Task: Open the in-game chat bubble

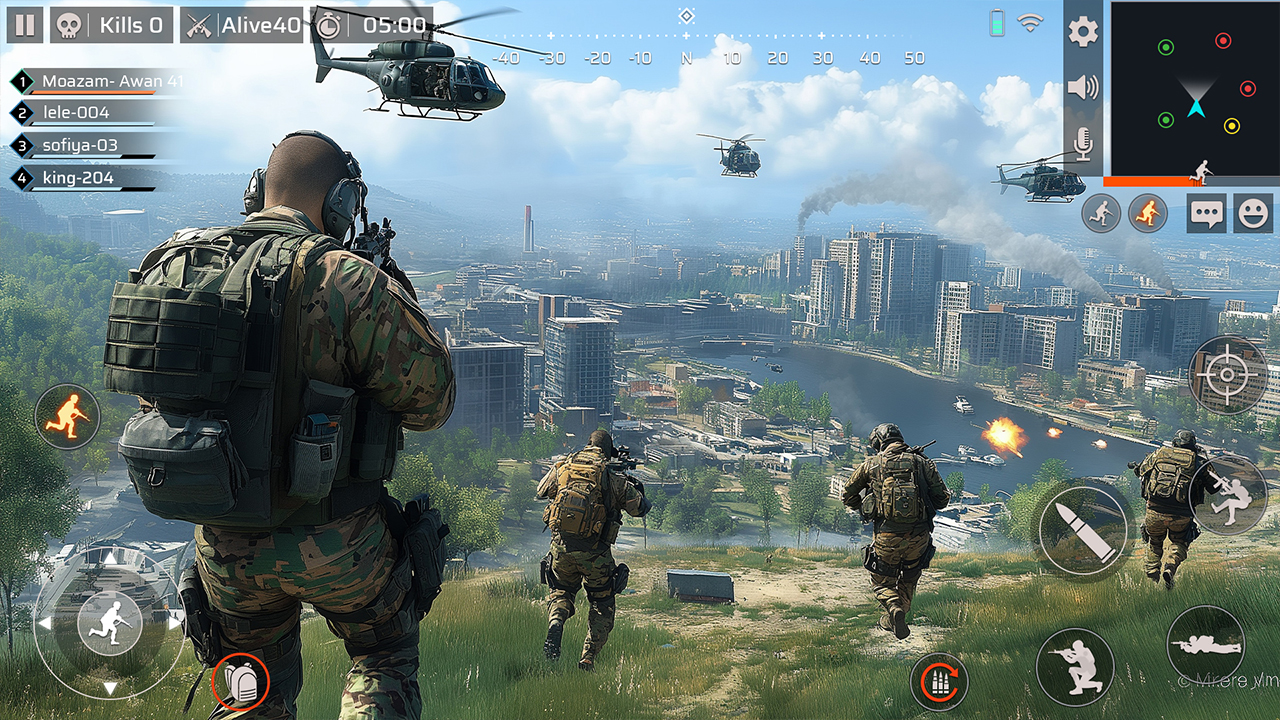Action: 1209,212
